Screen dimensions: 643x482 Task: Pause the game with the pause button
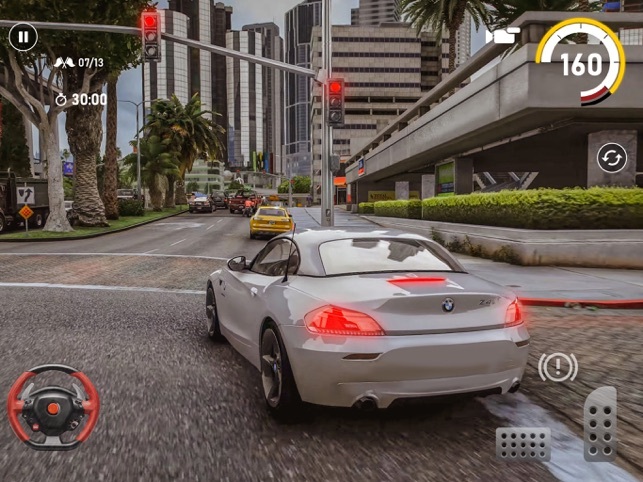point(23,38)
